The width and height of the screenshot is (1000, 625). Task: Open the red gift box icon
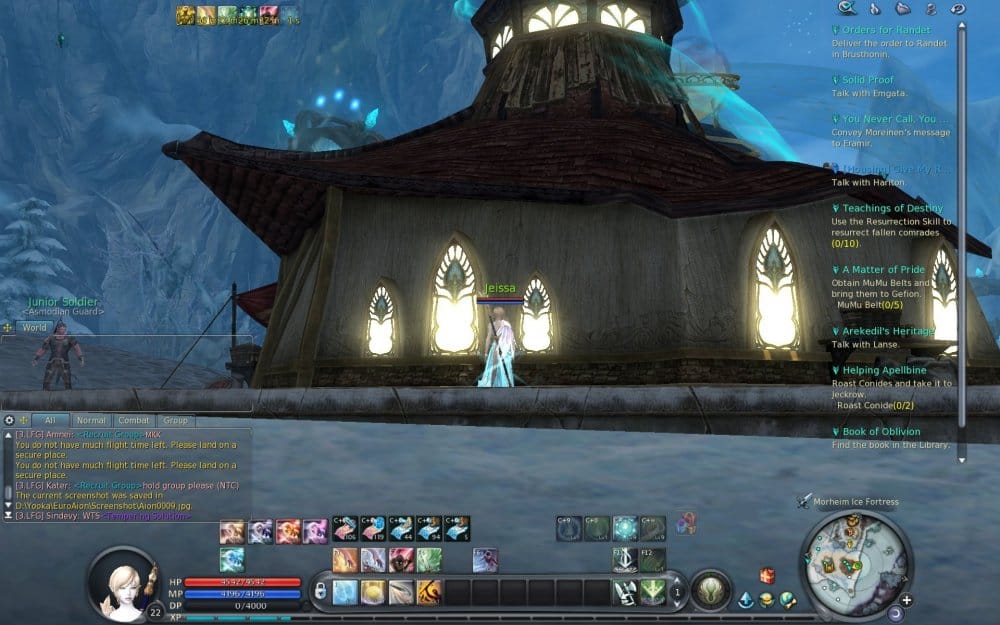tap(767, 575)
